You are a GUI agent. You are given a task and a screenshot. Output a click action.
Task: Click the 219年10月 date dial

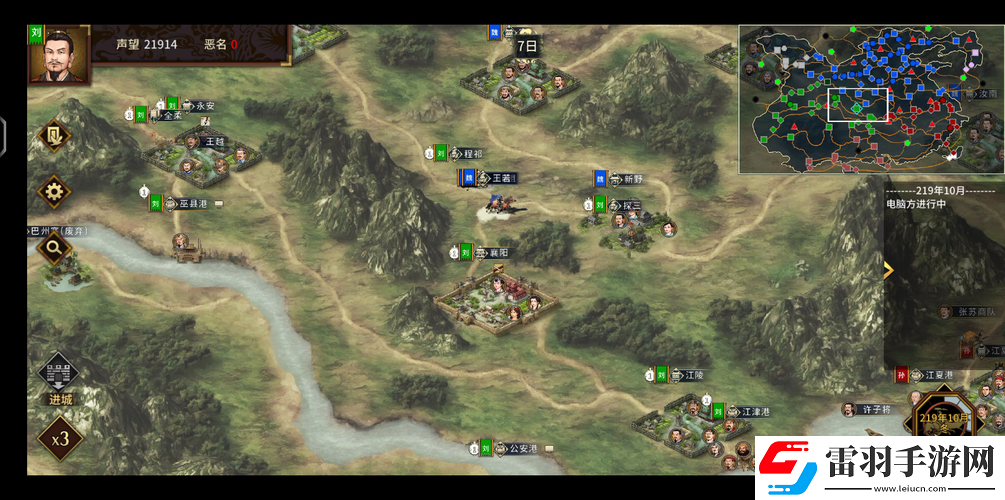click(943, 418)
